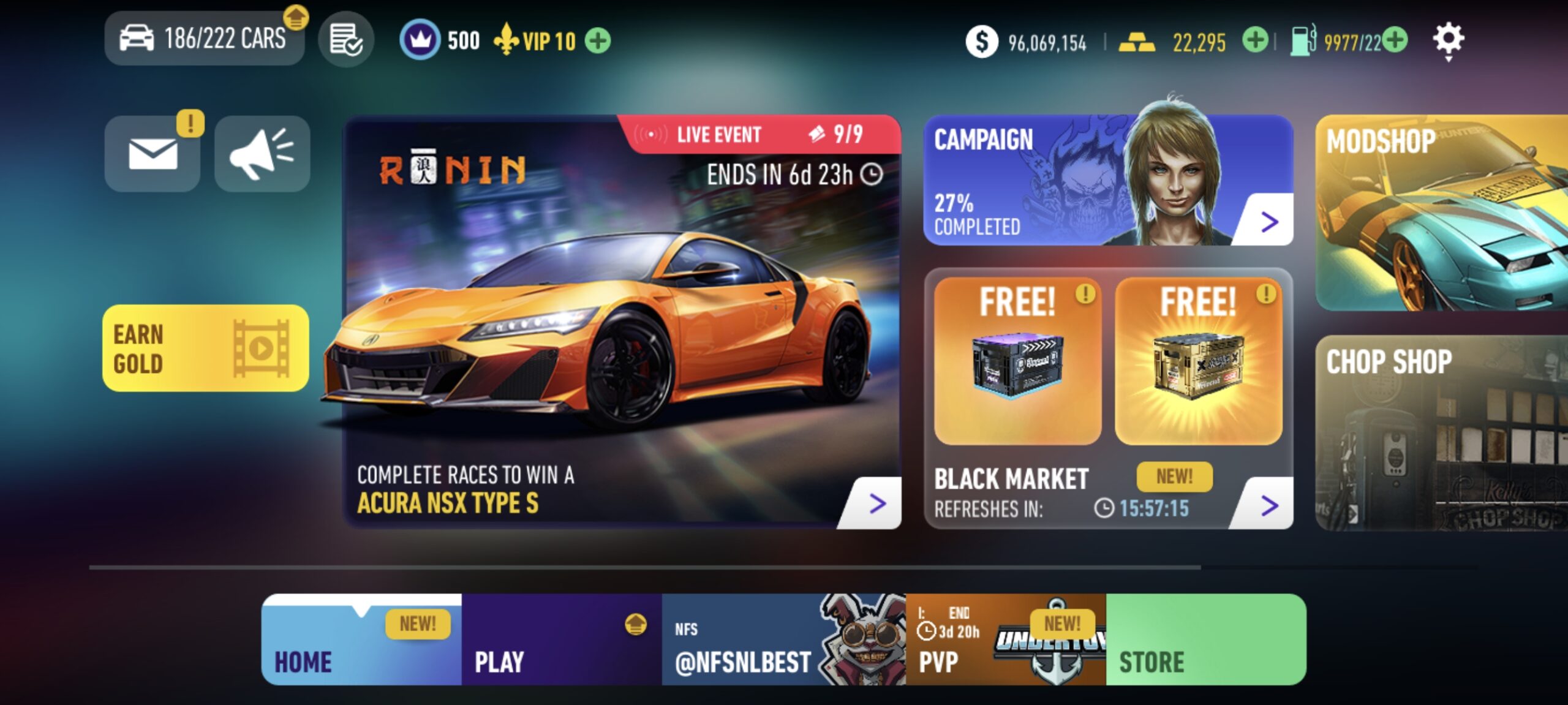Open the checklist tasks icon
The width and height of the screenshot is (1568, 705).
pyautogui.click(x=345, y=40)
